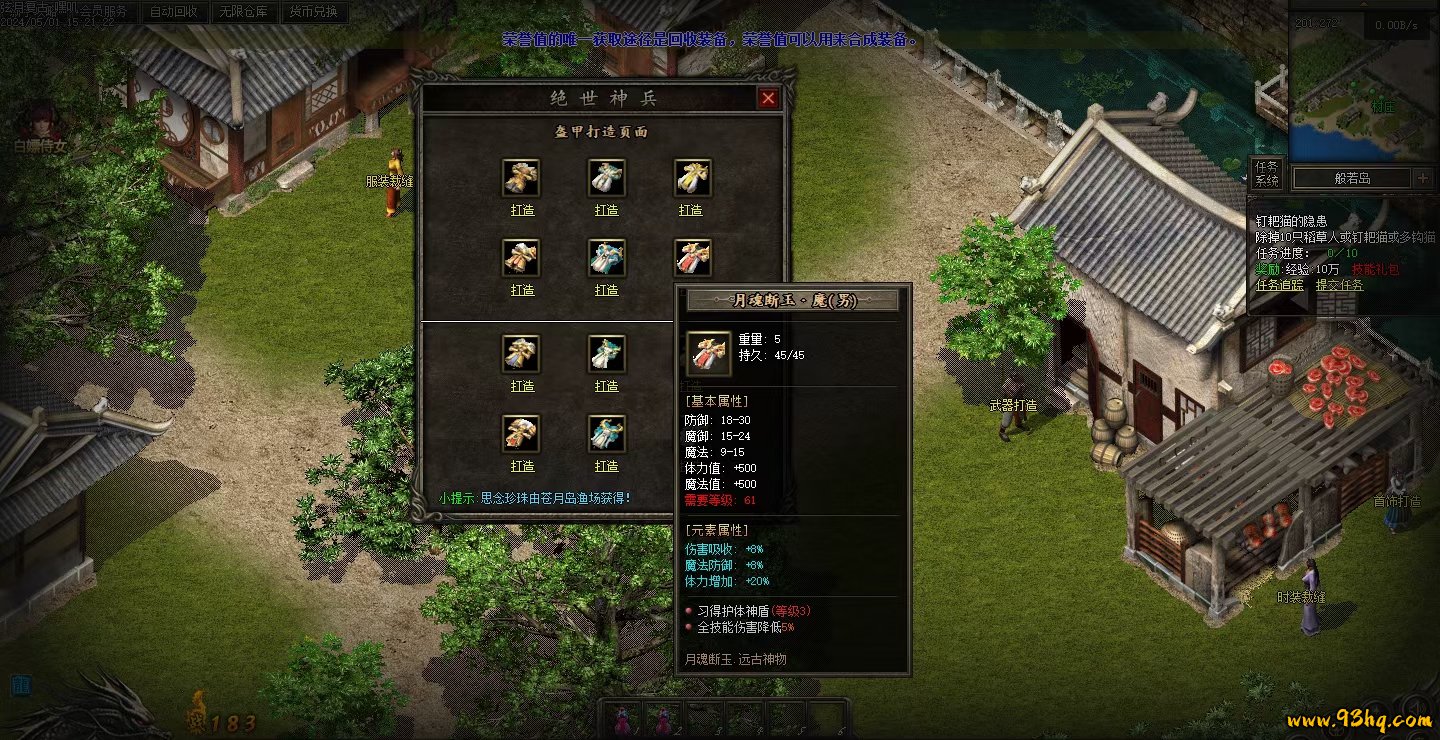Image resolution: width=1440 pixels, height=740 pixels.
Task: Open the 无限仓库 unlimited warehouse
Action: (x=243, y=13)
